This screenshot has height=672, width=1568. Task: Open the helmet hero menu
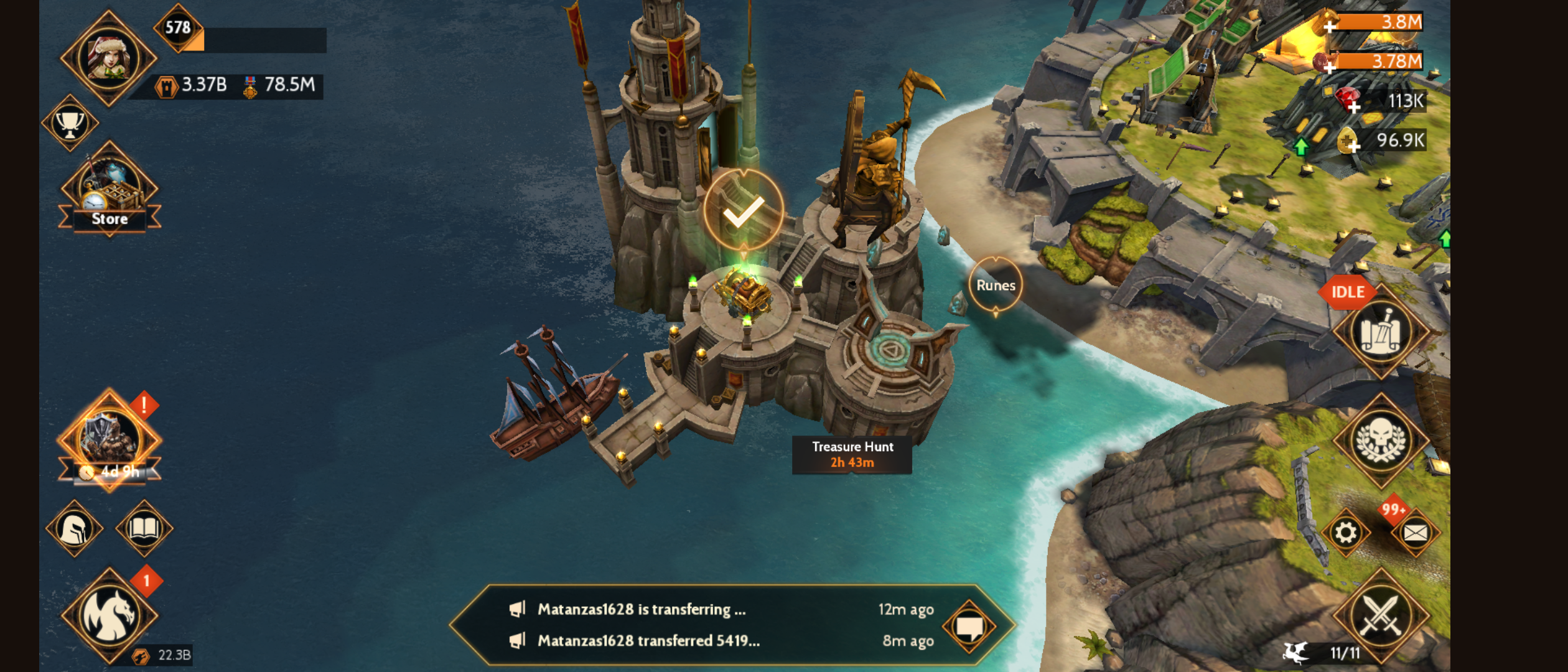[75, 529]
